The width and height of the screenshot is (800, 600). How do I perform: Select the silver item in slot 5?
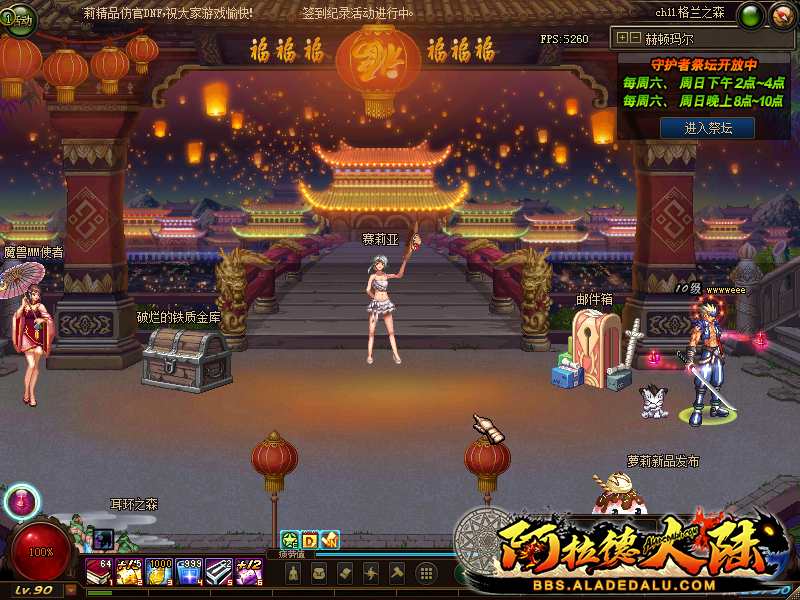pyautogui.click(x=219, y=572)
